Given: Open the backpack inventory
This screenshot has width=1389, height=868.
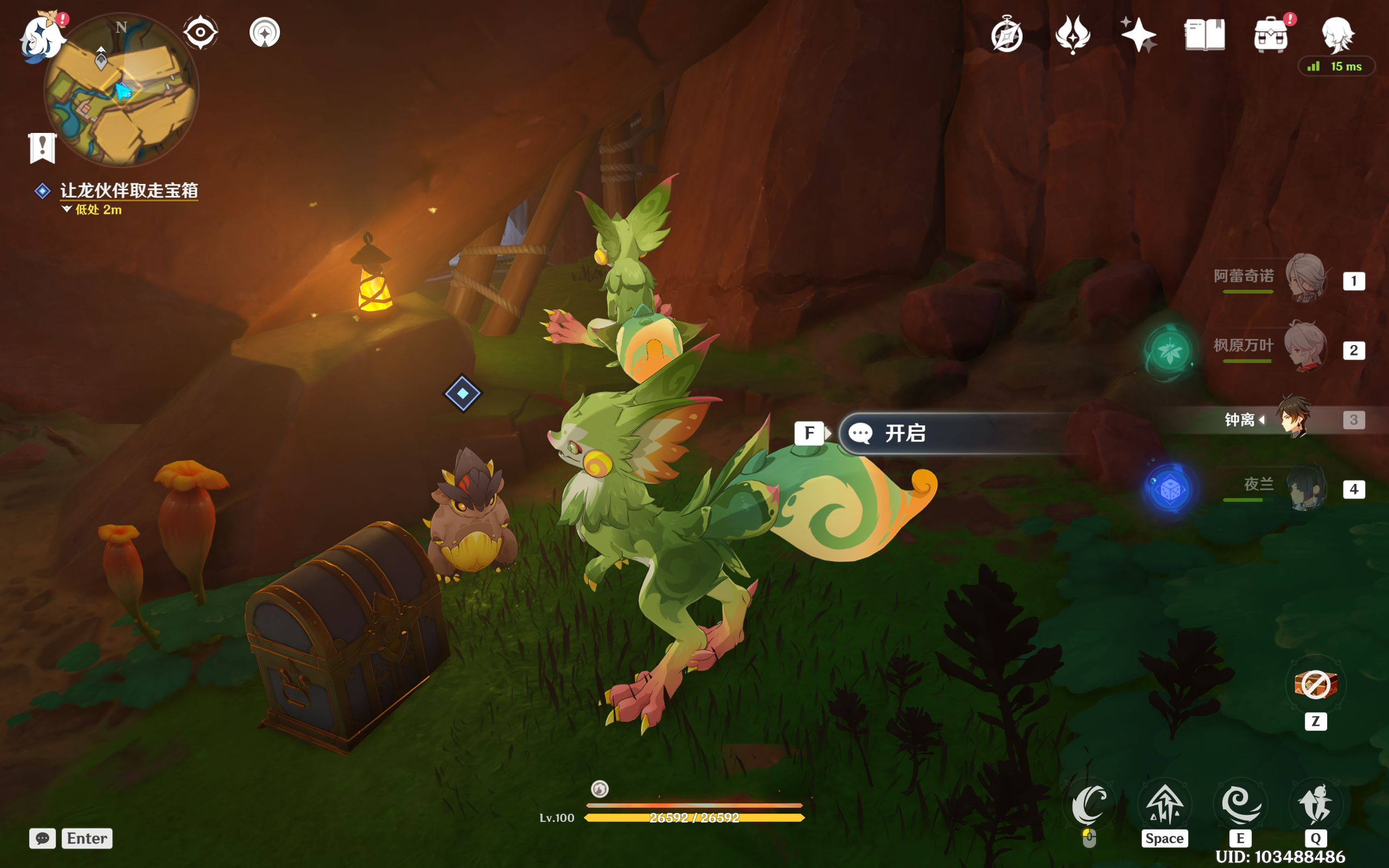Looking at the screenshot, I should coord(1270,35).
